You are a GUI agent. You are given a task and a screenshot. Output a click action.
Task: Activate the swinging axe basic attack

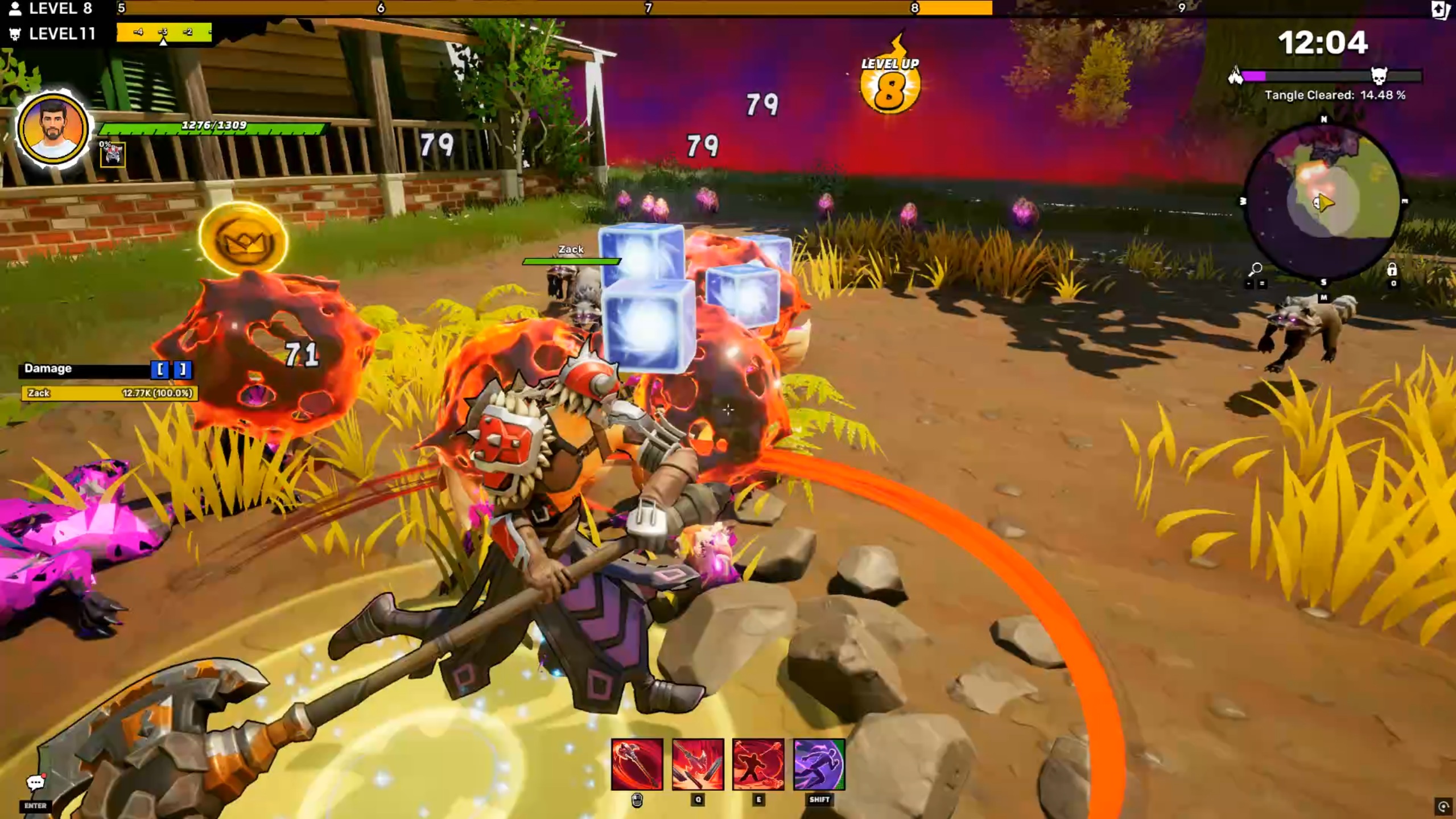coord(637,764)
